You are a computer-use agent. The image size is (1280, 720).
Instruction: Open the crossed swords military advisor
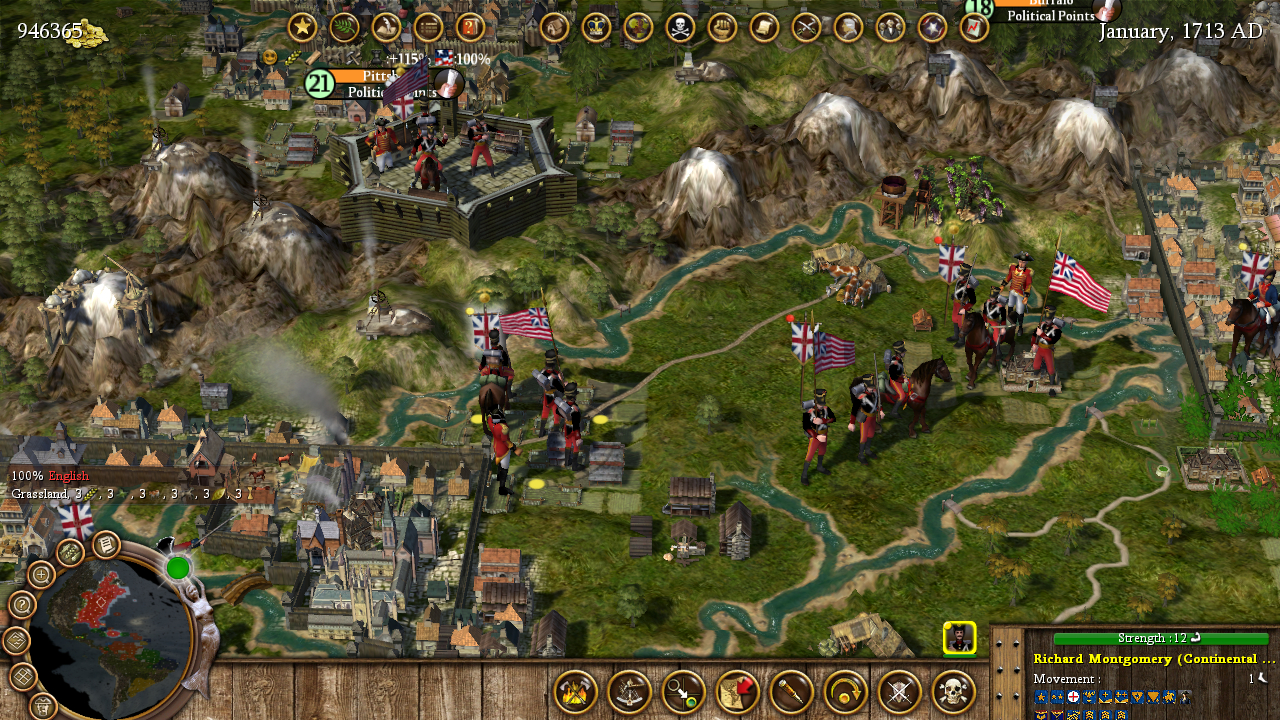pos(806,27)
